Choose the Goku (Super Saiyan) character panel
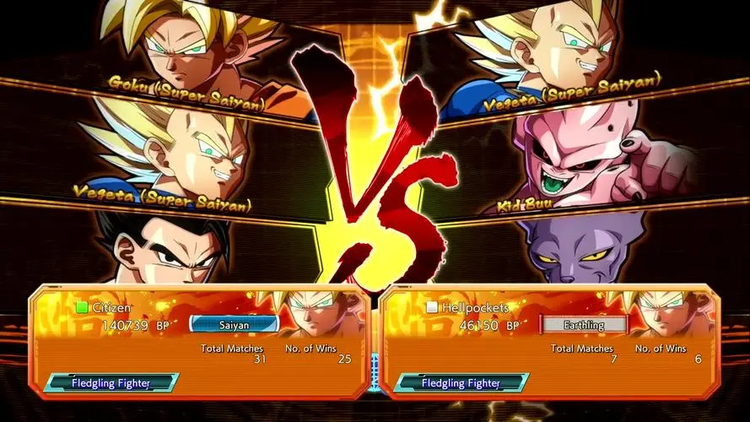750x422 pixels. pyautogui.click(x=200, y=50)
